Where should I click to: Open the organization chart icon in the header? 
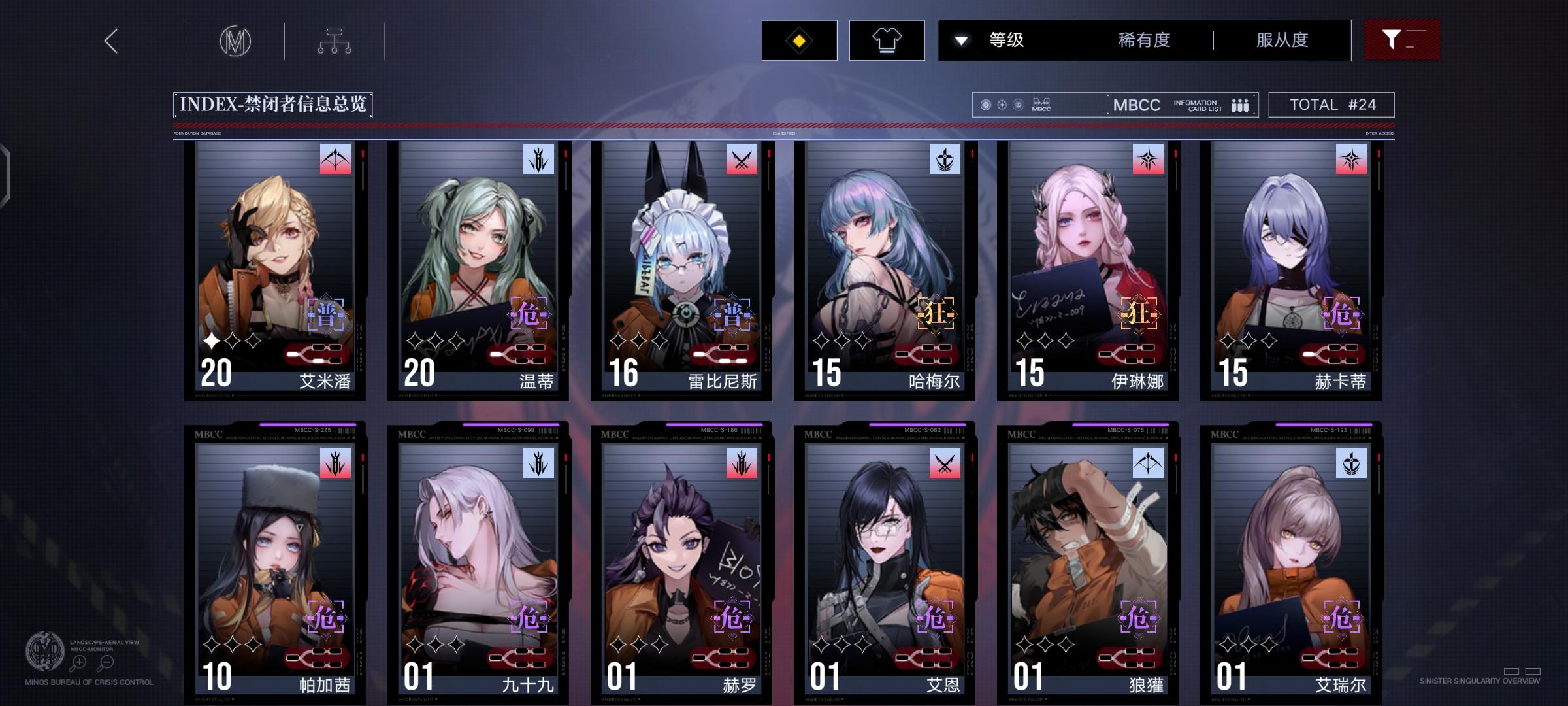pyautogui.click(x=336, y=41)
